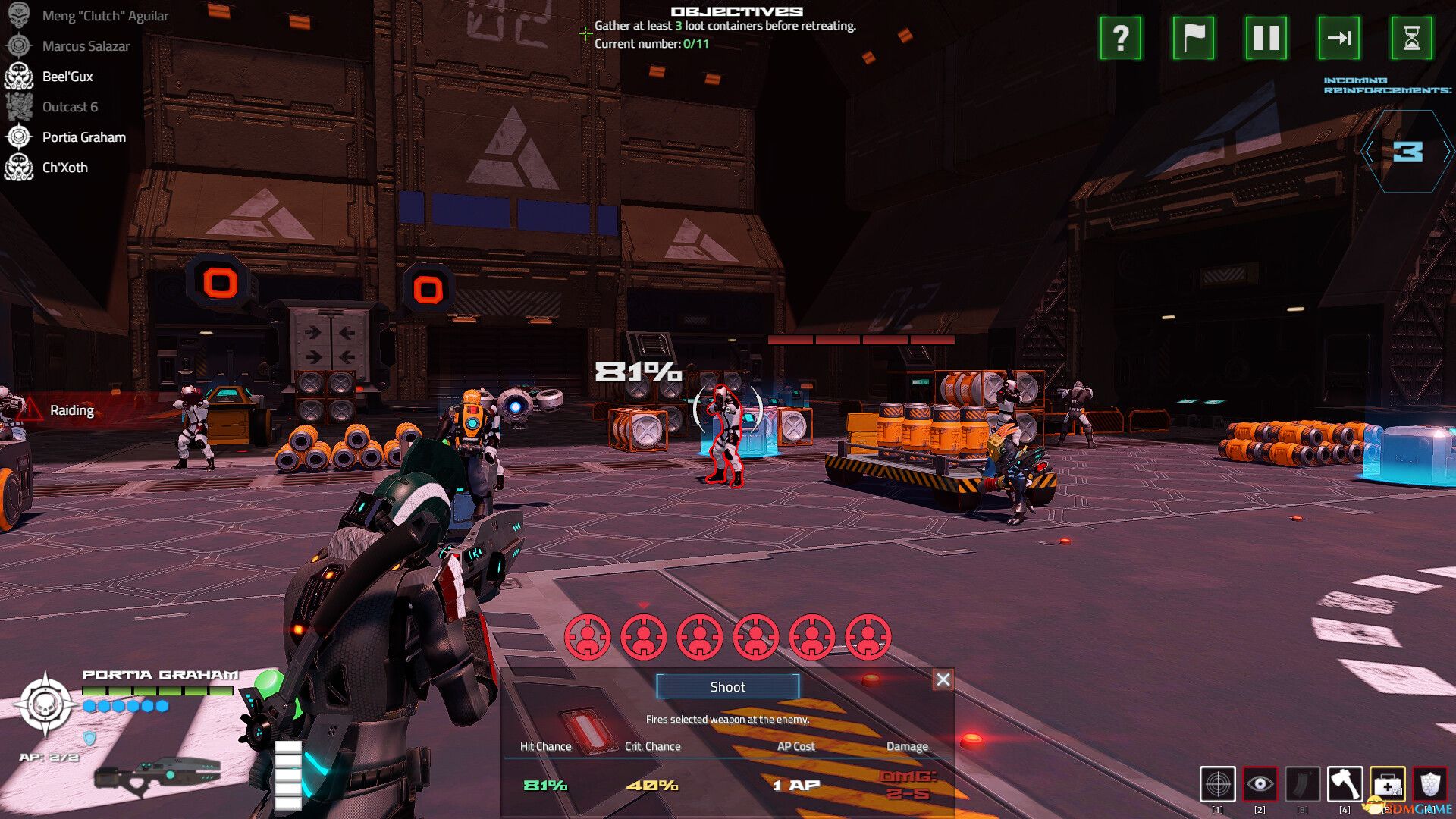Image resolution: width=1456 pixels, height=819 pixels.
Task: Use the axe melee ability
Action: tap(1345, 784)
